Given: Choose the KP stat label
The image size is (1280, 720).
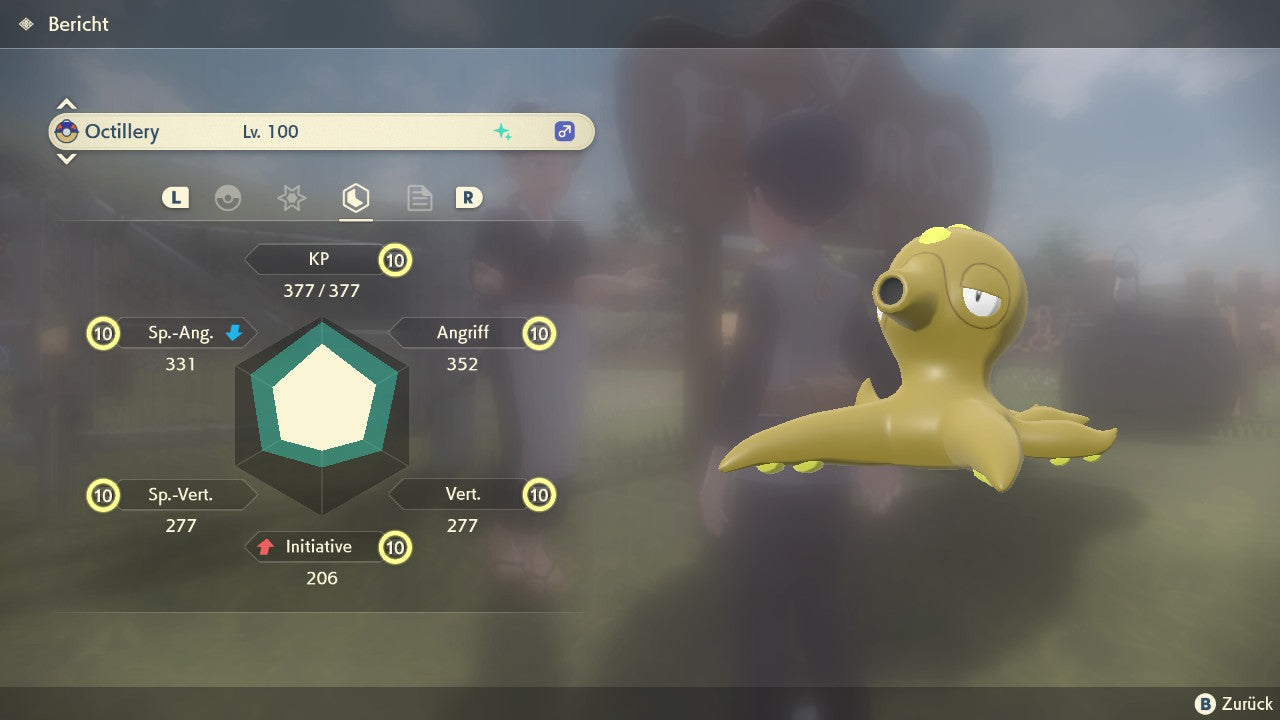Looking at the screenshot, I should pyautogui.click(x=319, y=260).
